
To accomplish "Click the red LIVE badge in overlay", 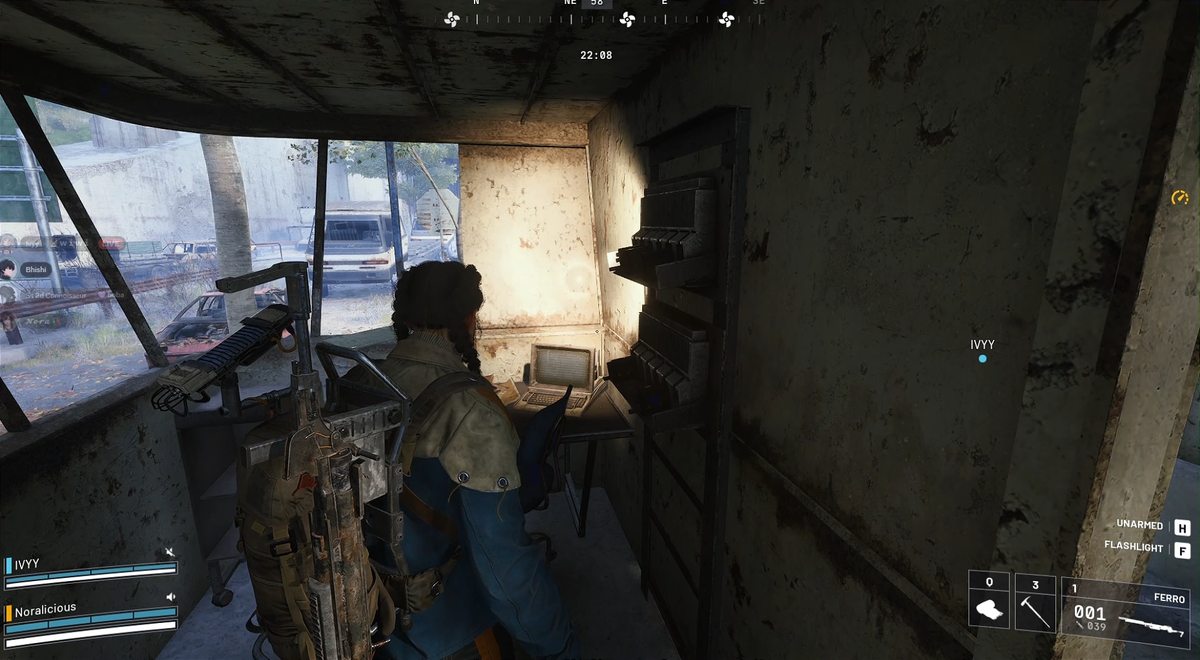I will click(x=112, y=243).
